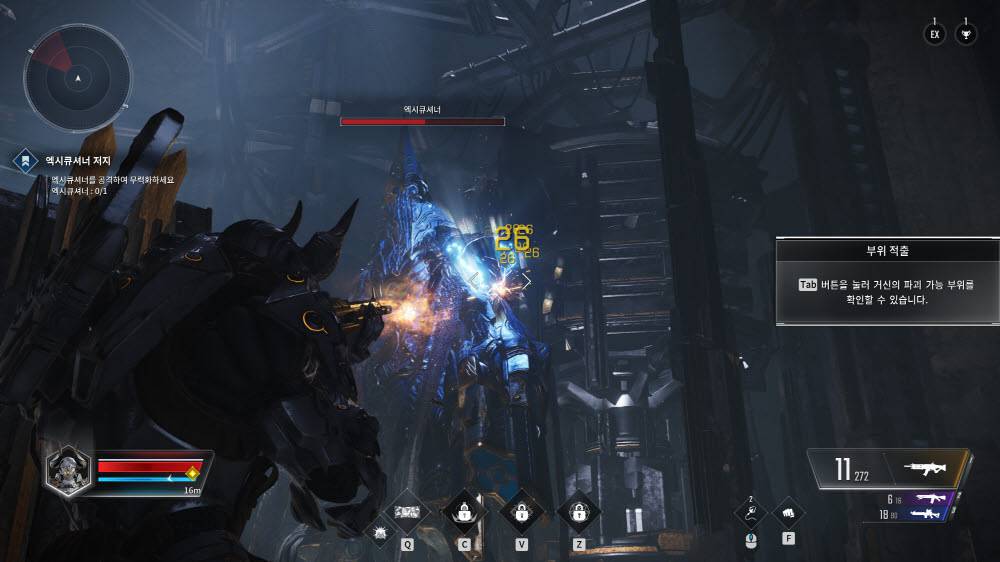Use the grappling hook icon
The width and height of the screenshot is (1000, 562).
pos(752,514)
